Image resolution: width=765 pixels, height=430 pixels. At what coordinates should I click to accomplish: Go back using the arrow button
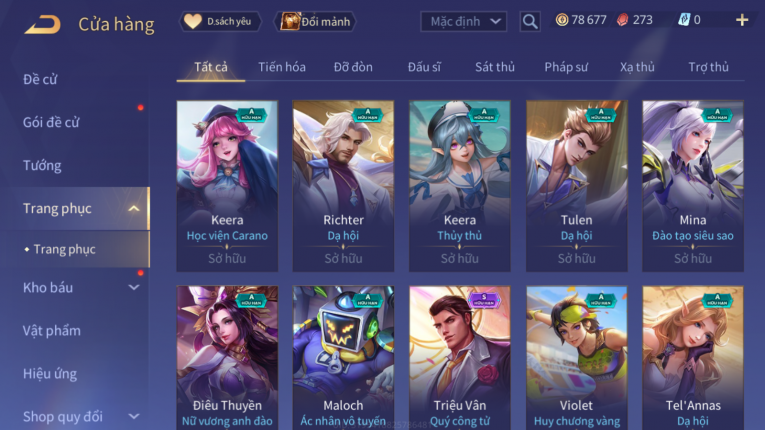42,23
